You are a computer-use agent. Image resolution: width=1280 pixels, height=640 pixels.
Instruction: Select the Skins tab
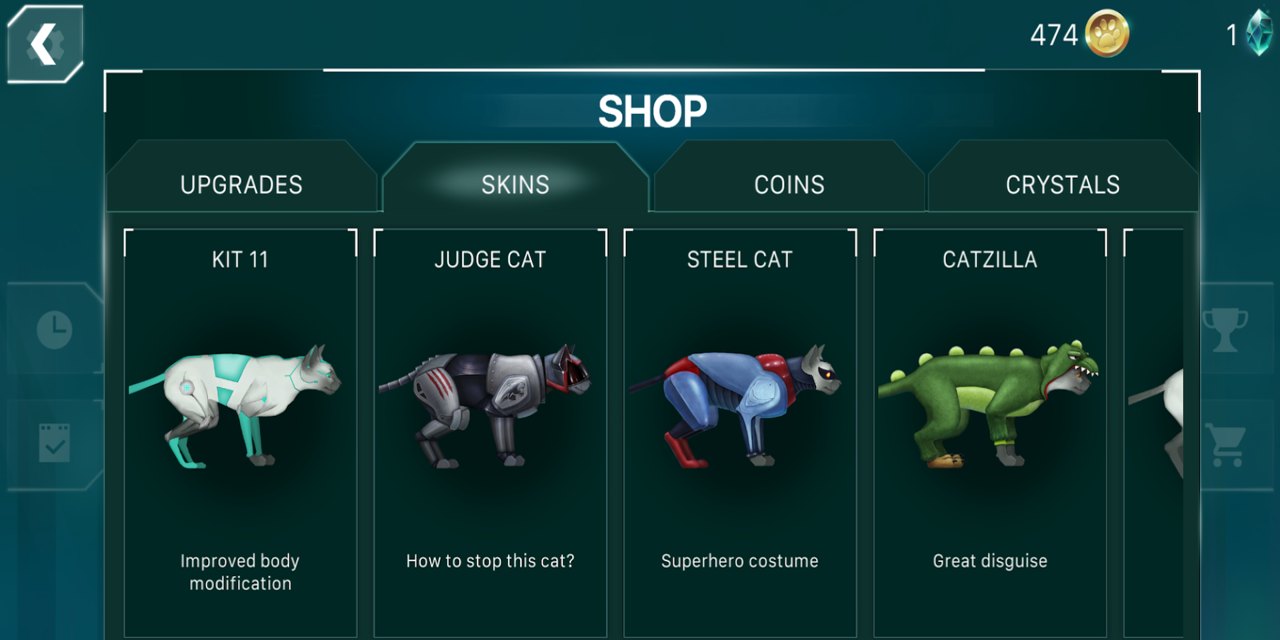(515, 184)
